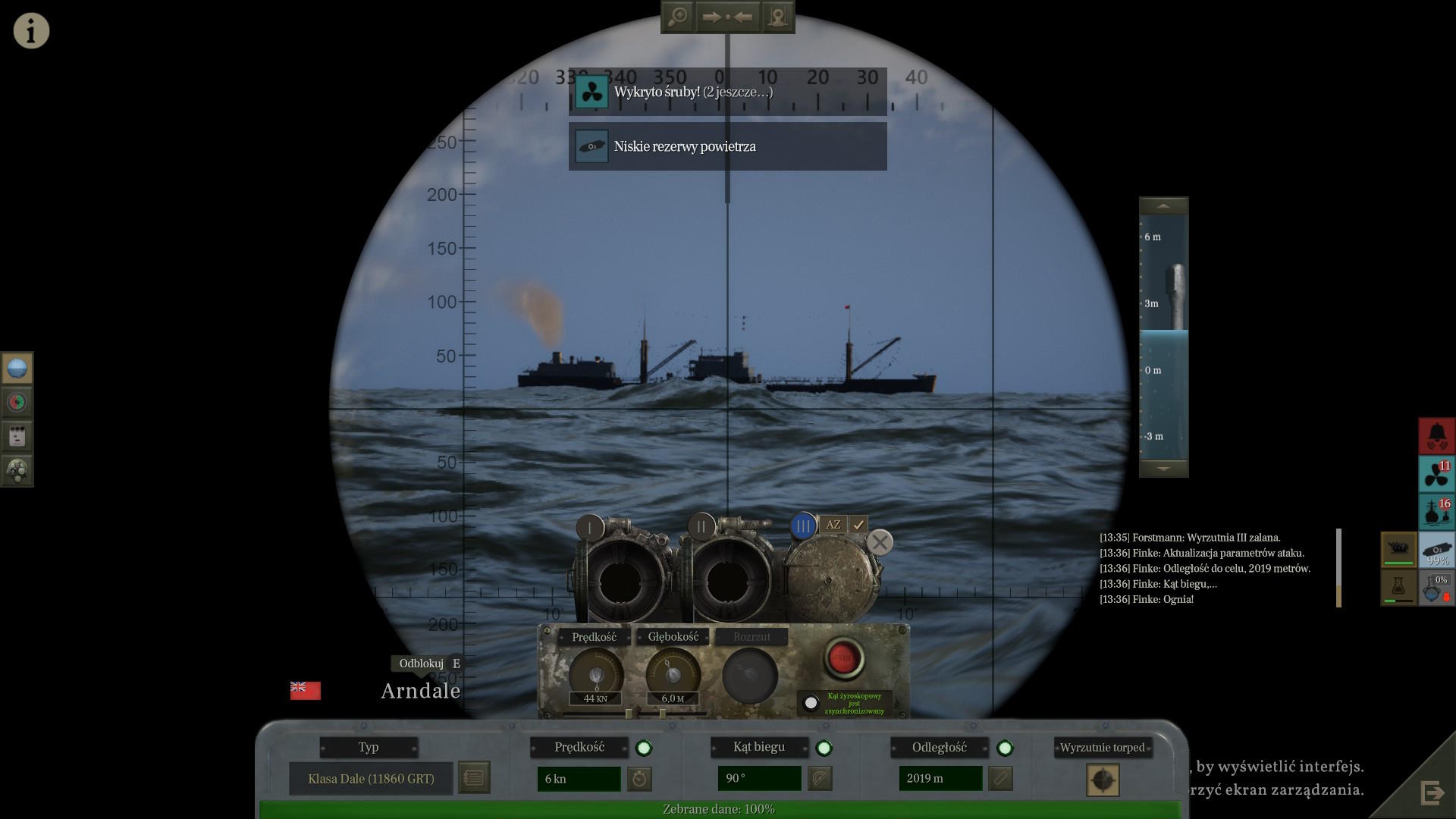
Task: Click the ruler button beside Odległość
Action: pyautogui.click(x=1000, y=779)
